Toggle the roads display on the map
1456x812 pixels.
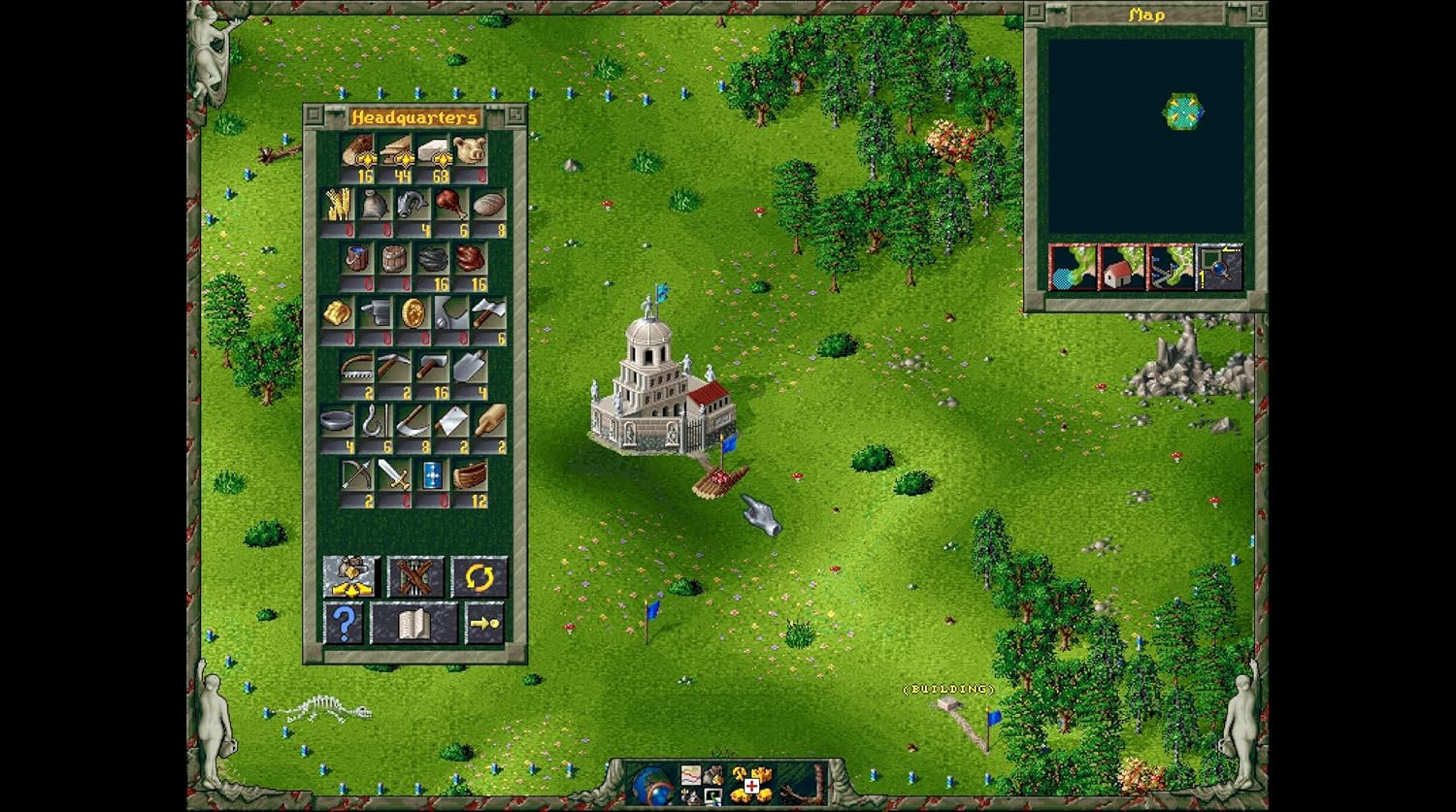pos(1170,268)
